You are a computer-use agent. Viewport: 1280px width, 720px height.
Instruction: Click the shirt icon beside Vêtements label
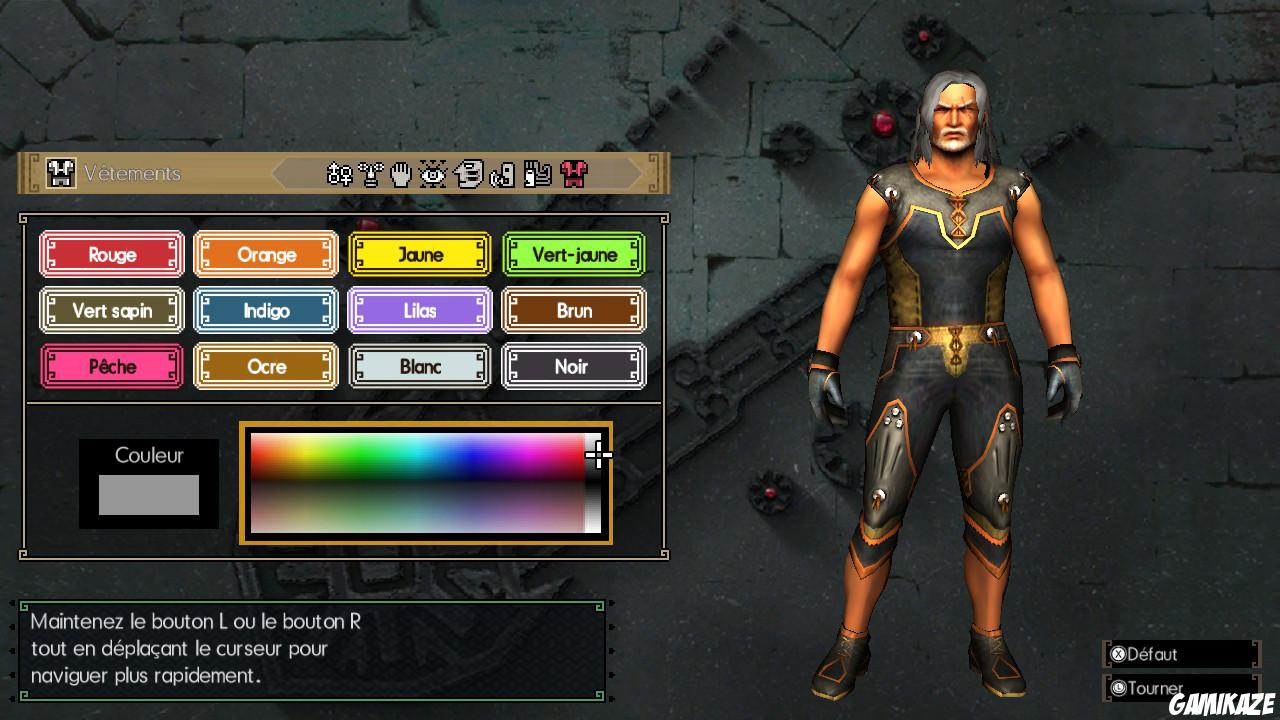(x=60, y=174)
